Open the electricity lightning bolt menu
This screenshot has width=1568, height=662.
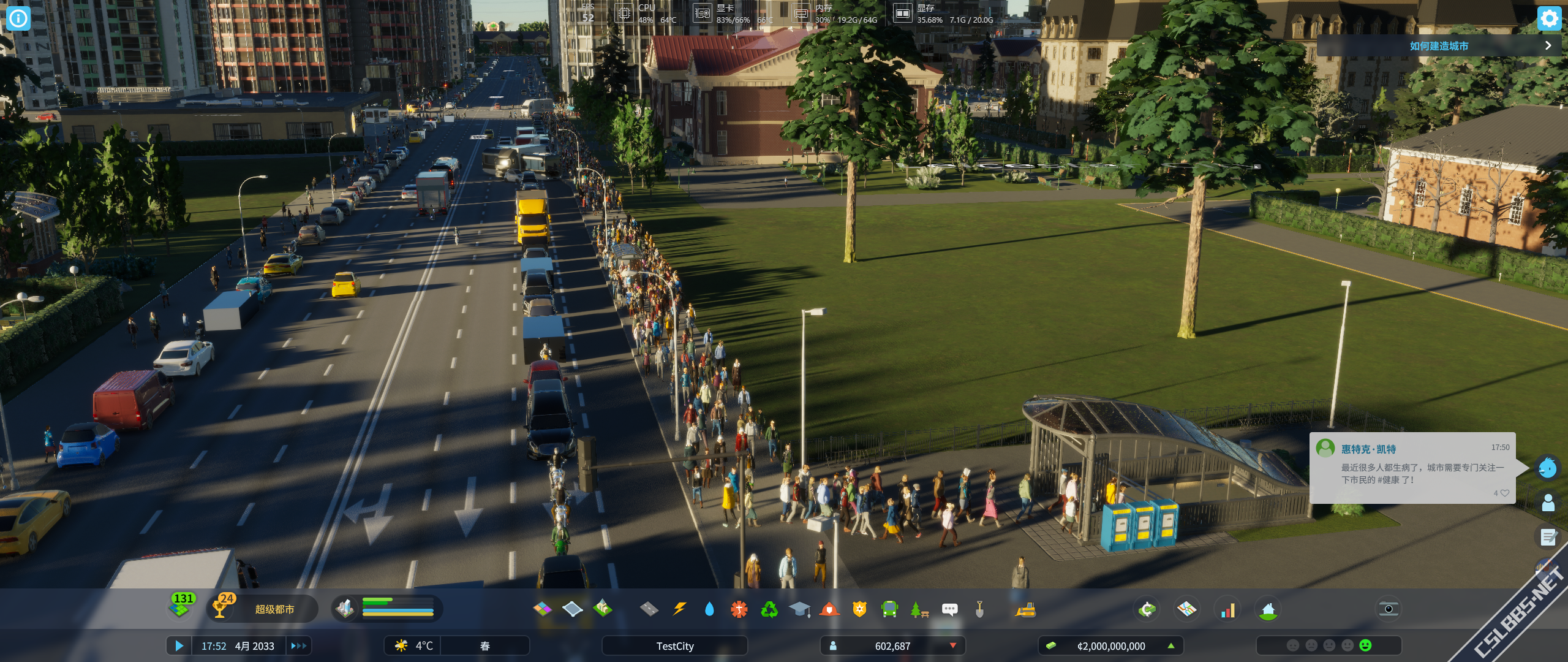[679, 609]
